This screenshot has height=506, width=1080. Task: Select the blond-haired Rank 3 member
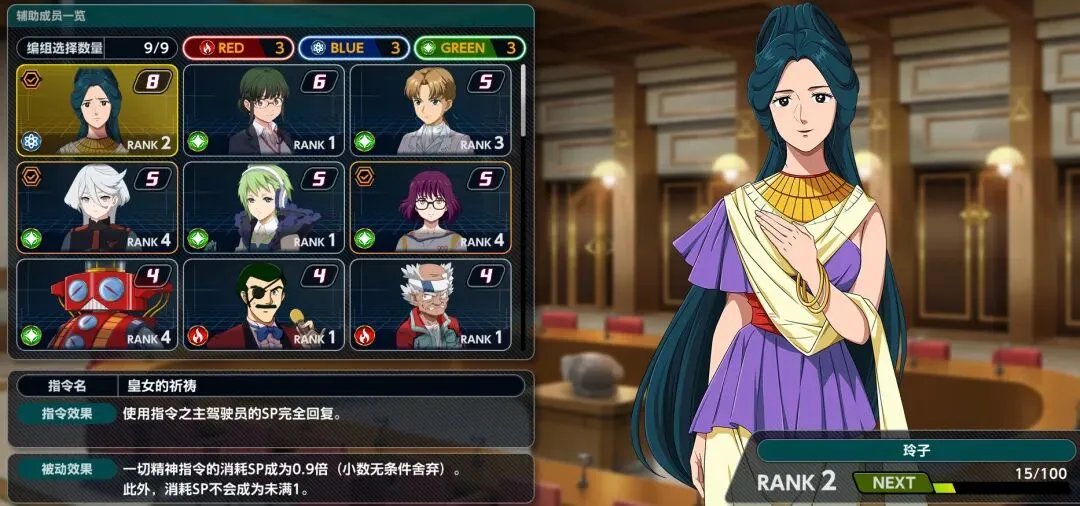pyautogui.click(x=430, y=110)
